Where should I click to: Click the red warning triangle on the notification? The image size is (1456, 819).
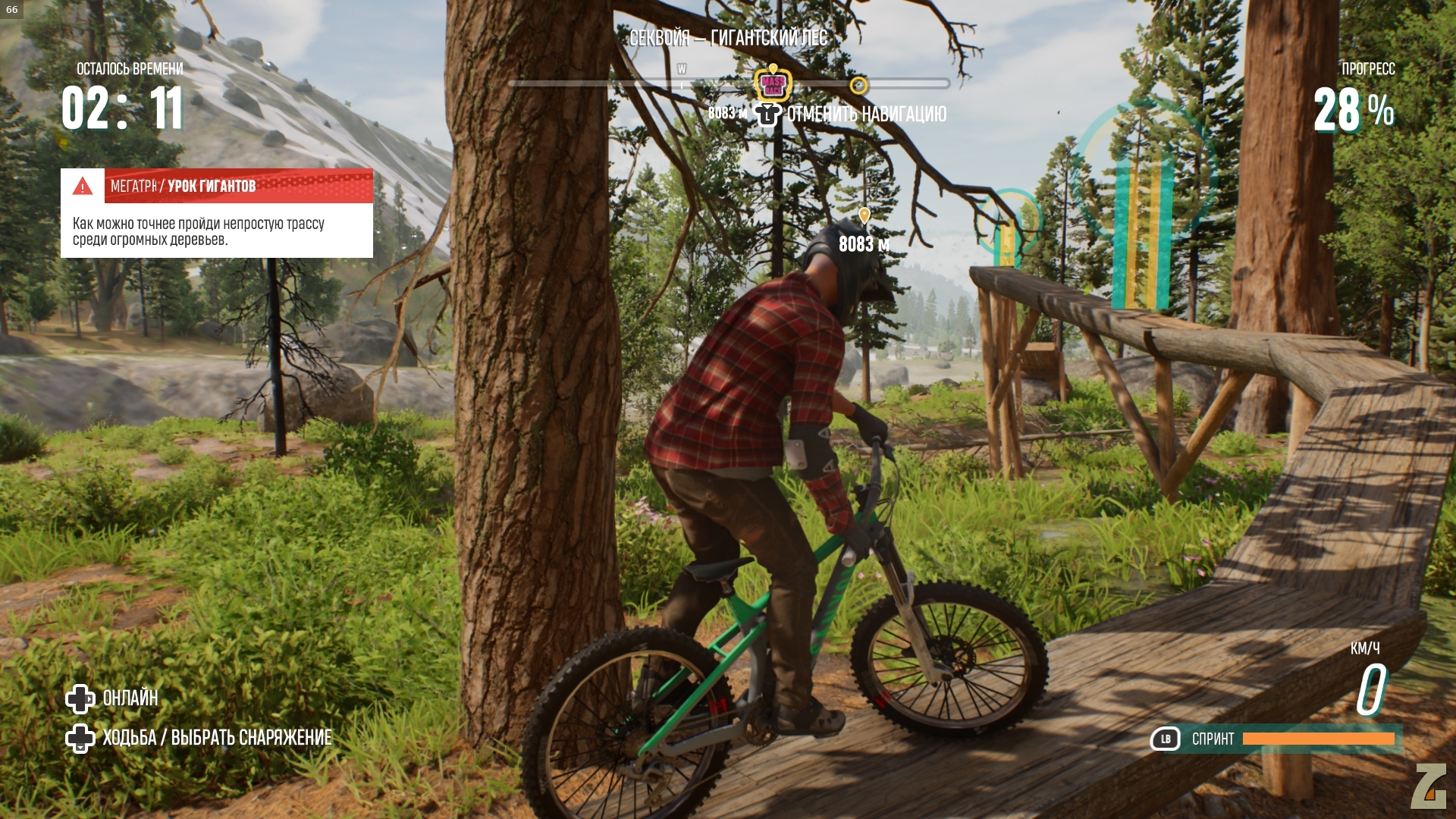point(83,186)
